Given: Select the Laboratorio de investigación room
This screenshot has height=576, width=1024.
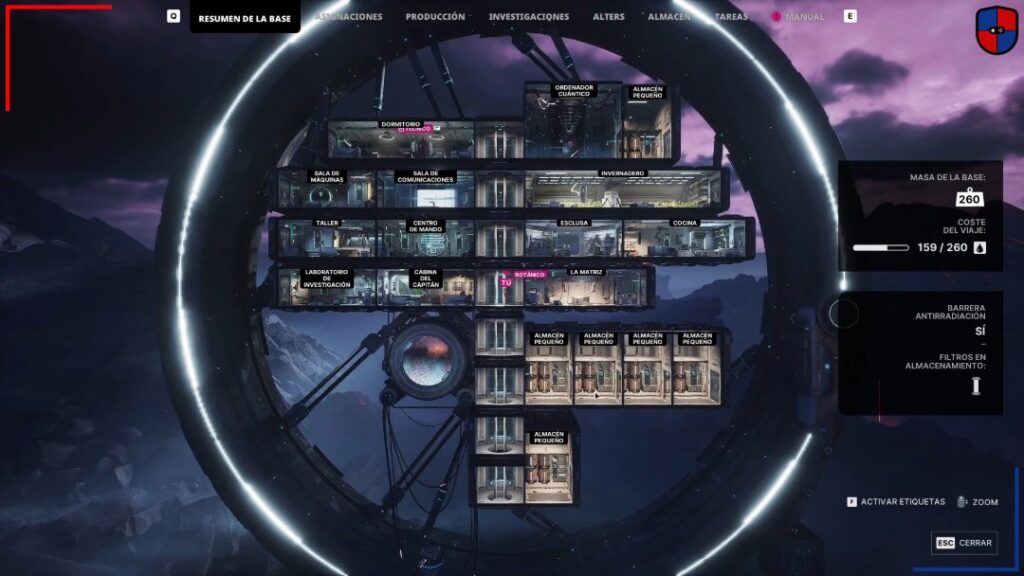Looking at the screenshot, I should pyautogui.click(x=327, y=289).
